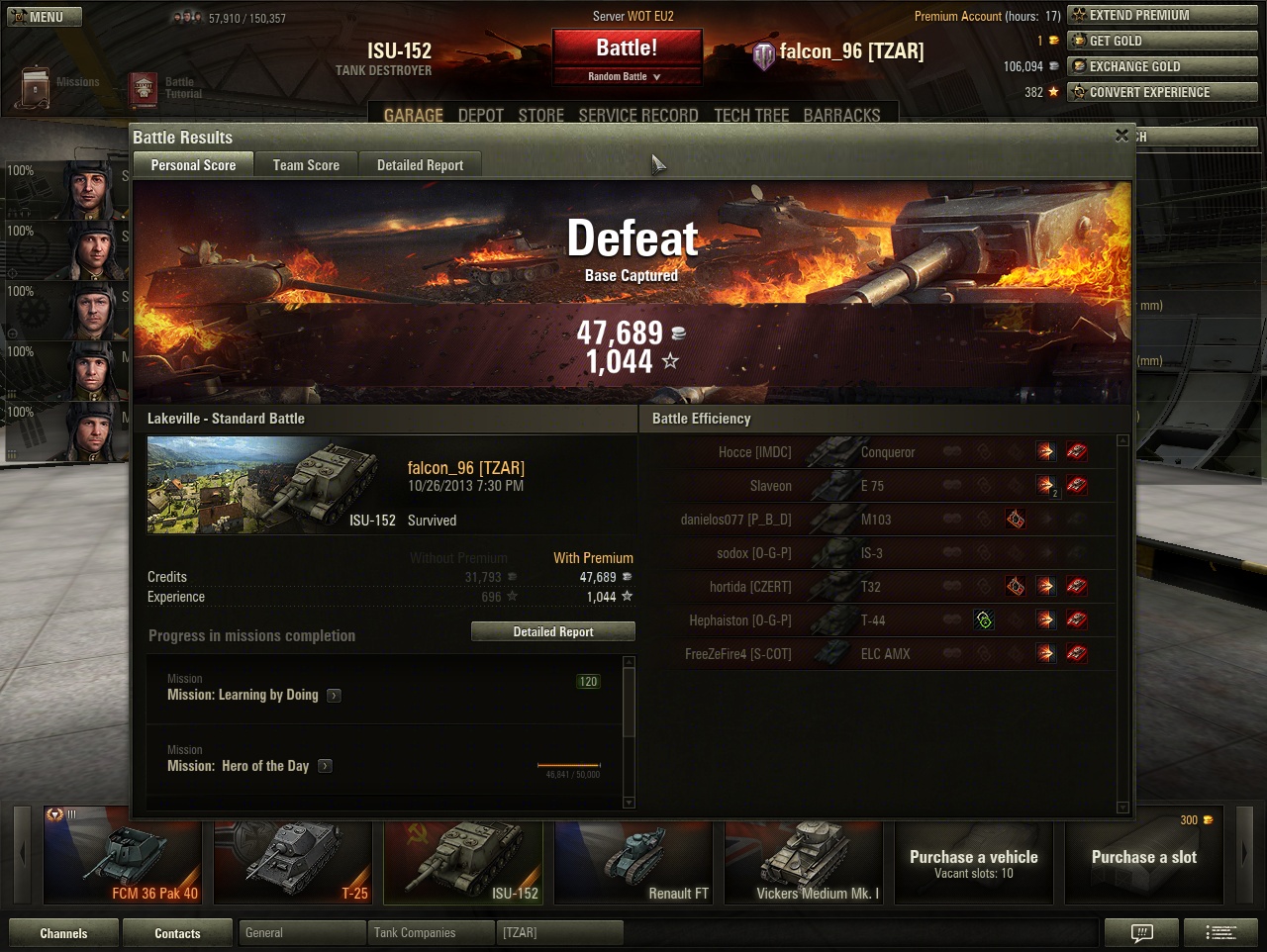Go to the Barracks

pos(841,116)
